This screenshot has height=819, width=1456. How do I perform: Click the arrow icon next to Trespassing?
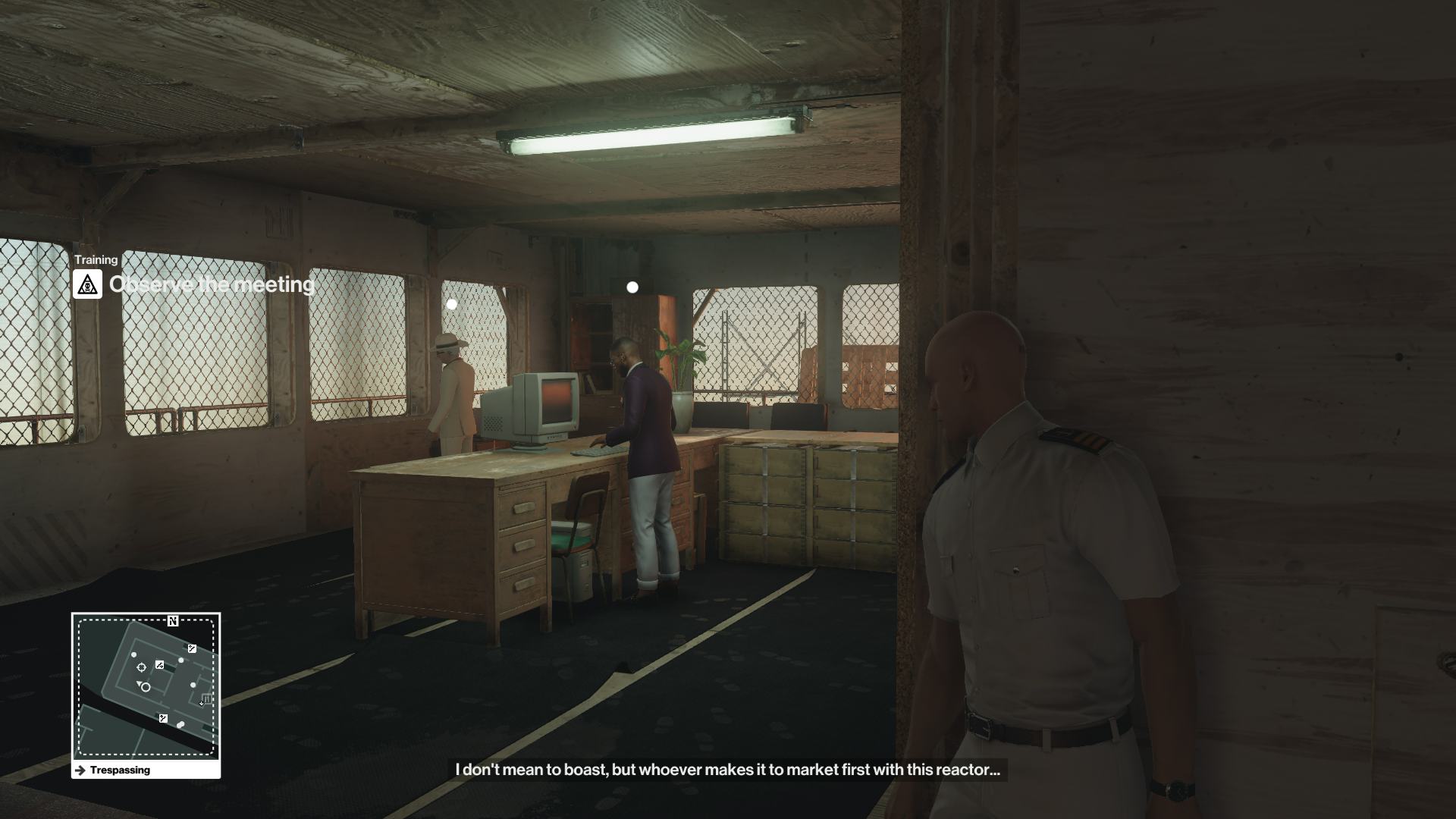(x=80, y=770)
